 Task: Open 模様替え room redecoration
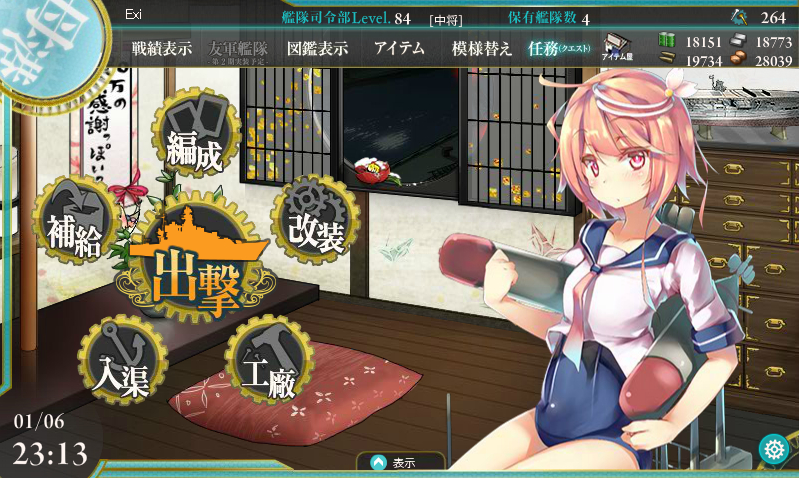coord(482,48)
